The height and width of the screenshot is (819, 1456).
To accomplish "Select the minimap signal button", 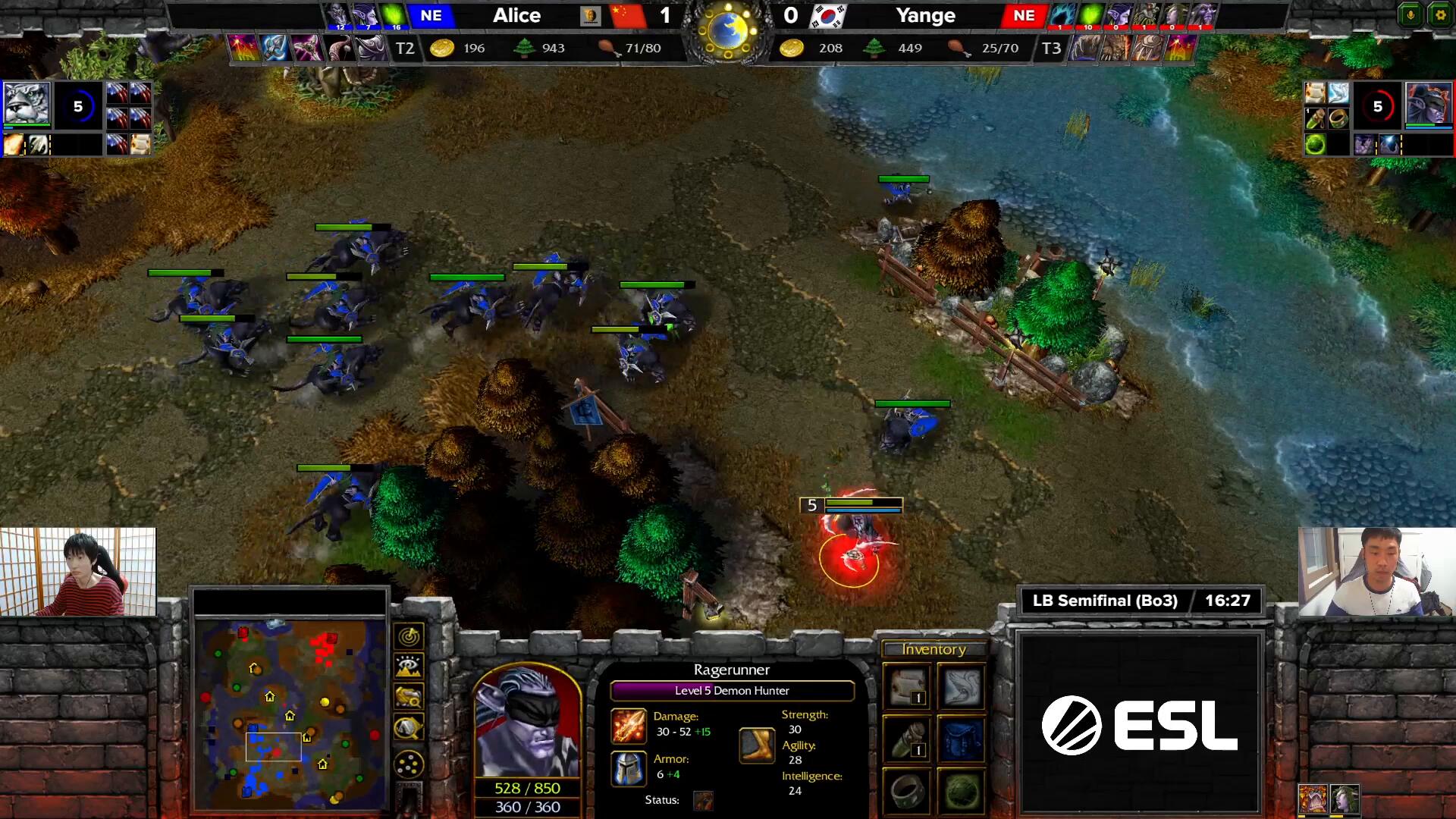I will coord(409,635).
